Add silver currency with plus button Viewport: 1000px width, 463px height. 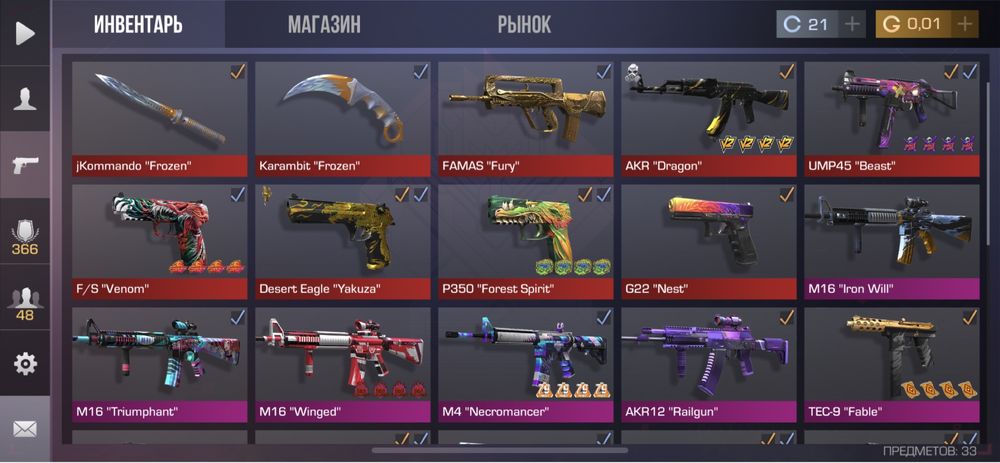(852, 24)
